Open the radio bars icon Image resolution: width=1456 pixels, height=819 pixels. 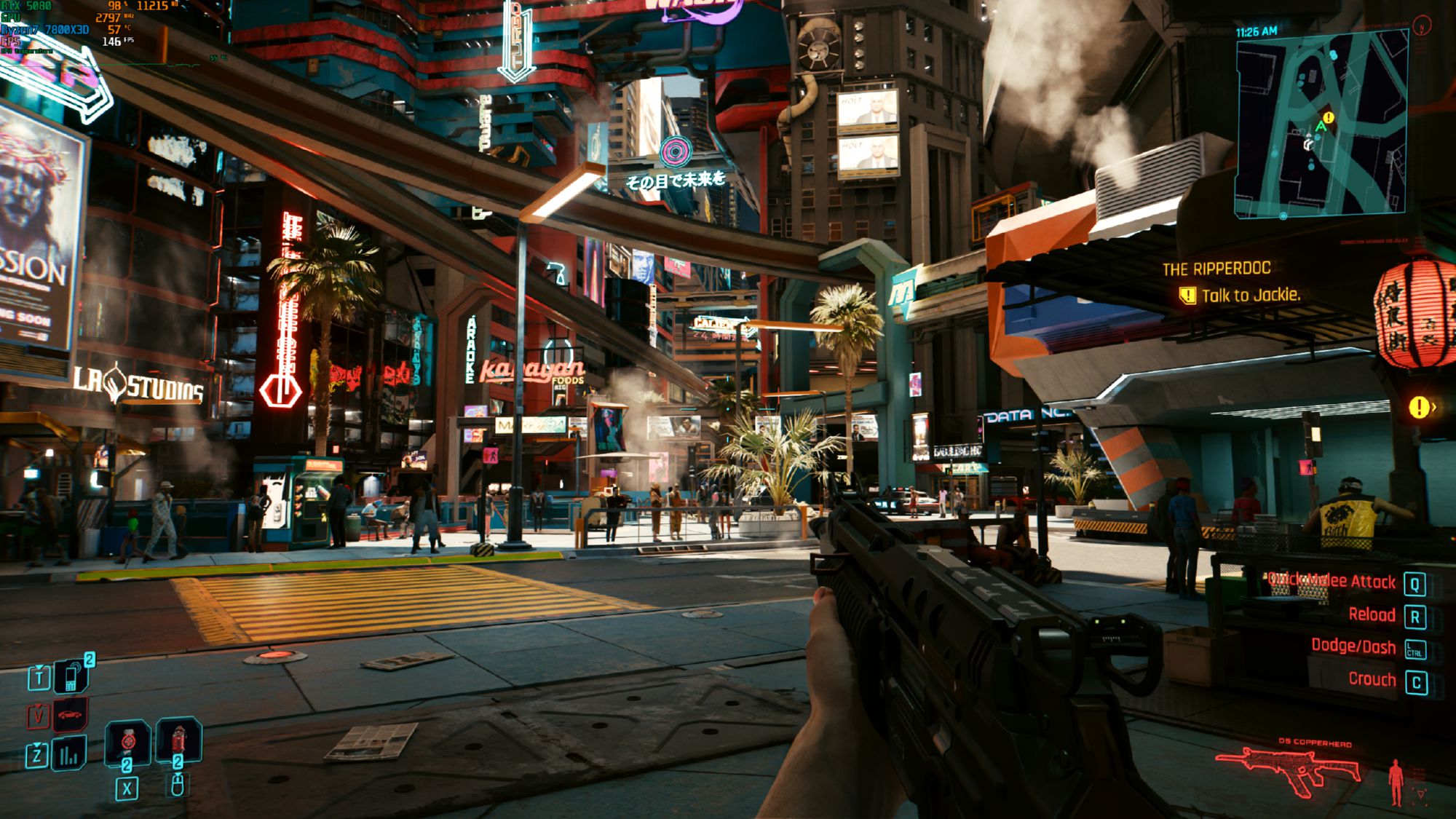click(69, 754)
